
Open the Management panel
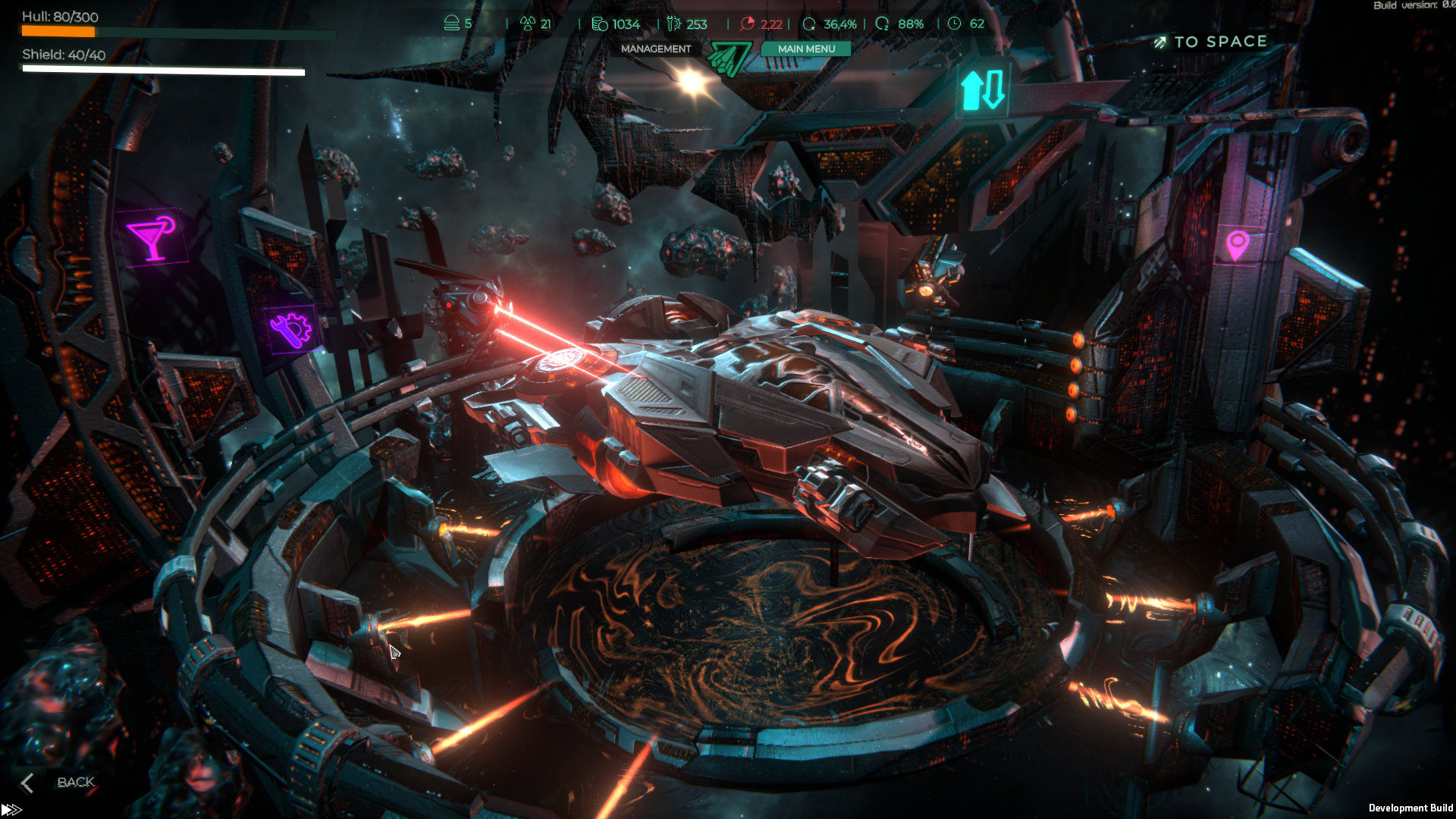pos(656,49)
